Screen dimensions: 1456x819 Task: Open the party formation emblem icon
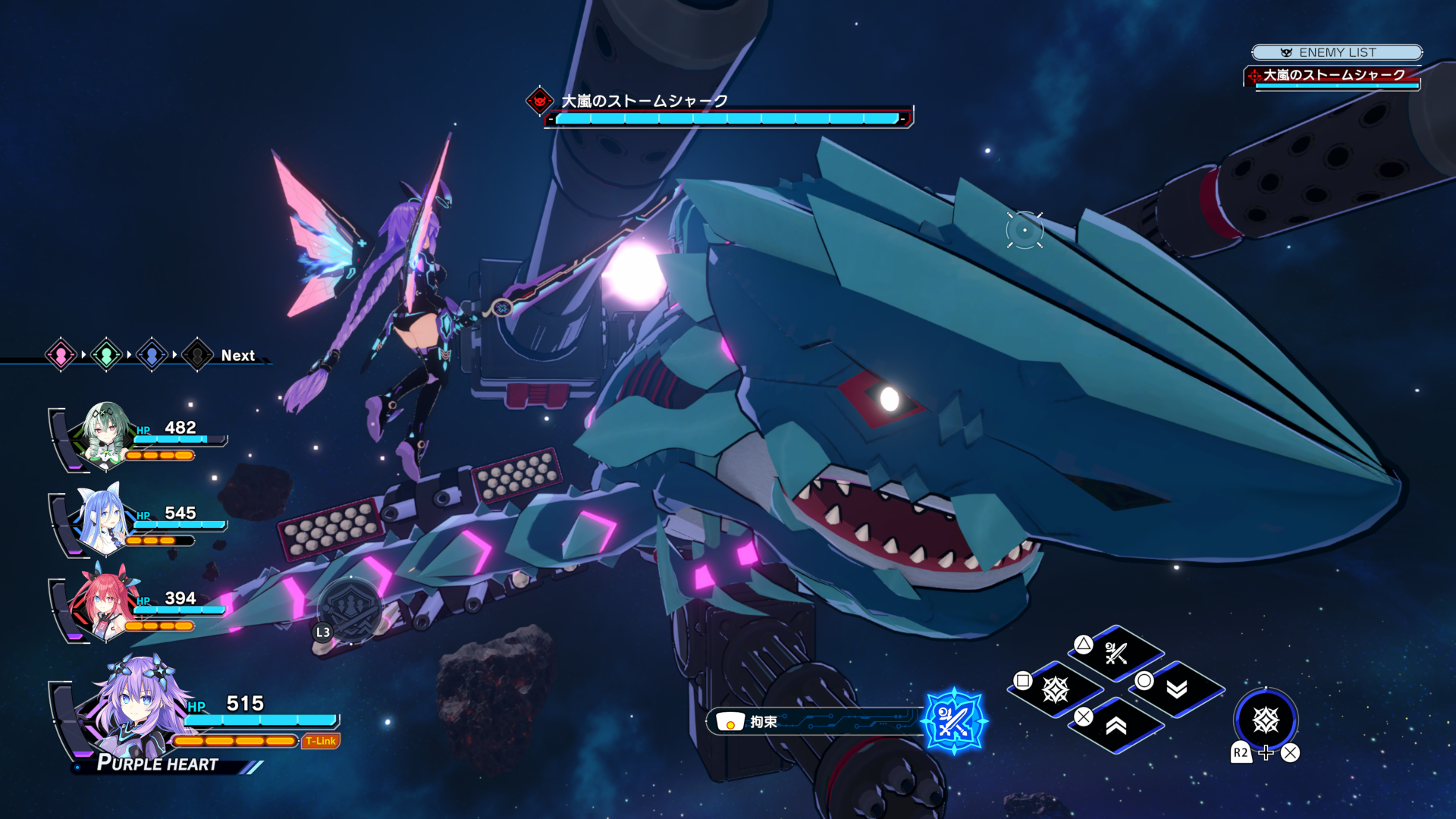(350, 607)
